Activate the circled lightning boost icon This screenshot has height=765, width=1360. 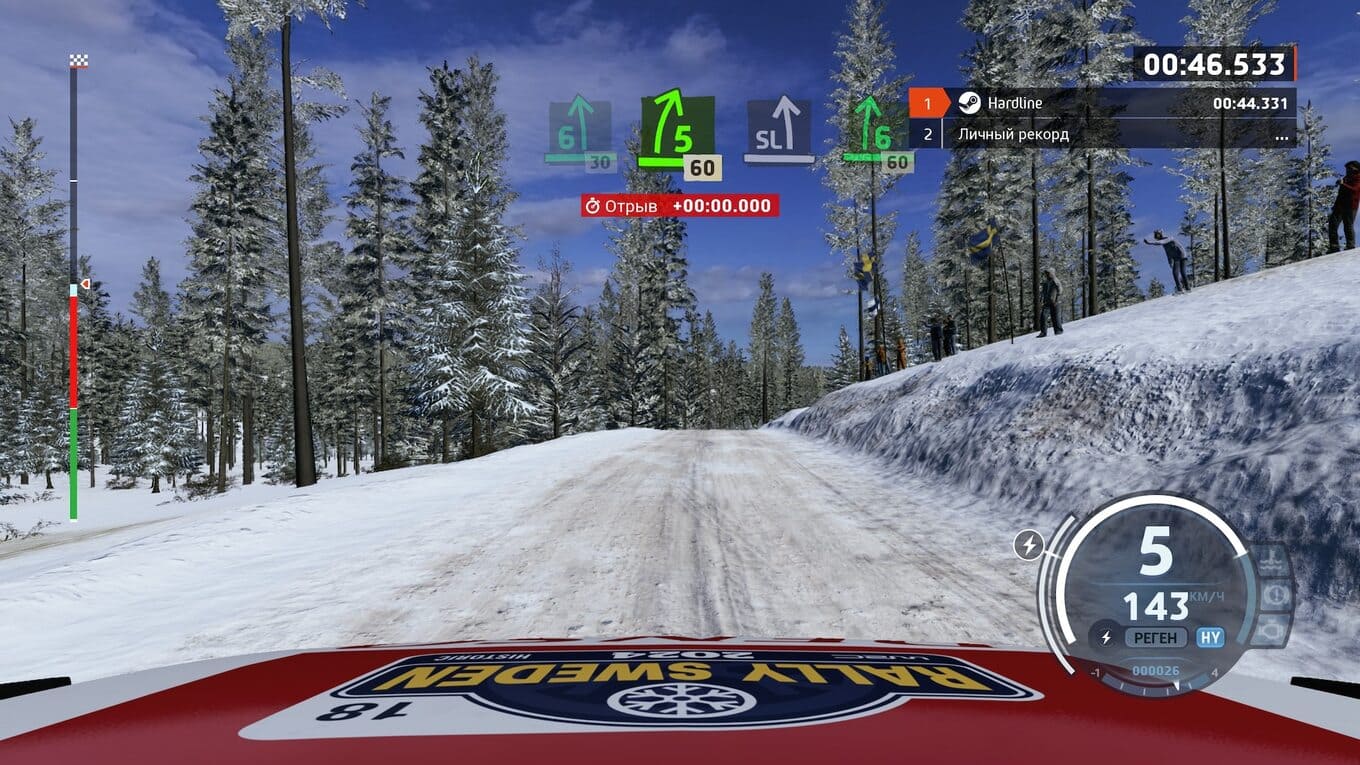(1027, 545)
